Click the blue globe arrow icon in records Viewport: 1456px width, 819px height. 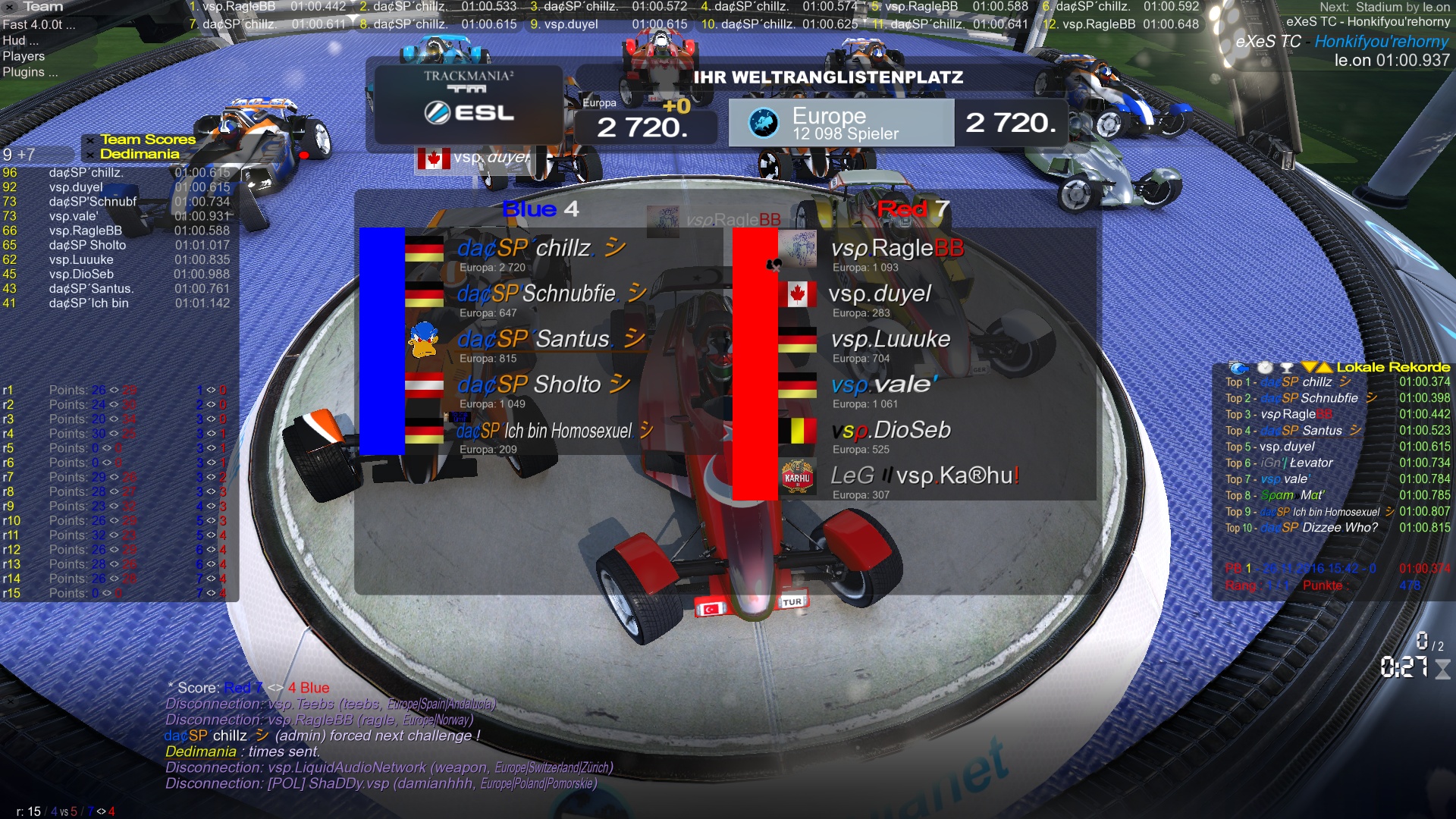pyautogui.click(x=1238, y=368)
